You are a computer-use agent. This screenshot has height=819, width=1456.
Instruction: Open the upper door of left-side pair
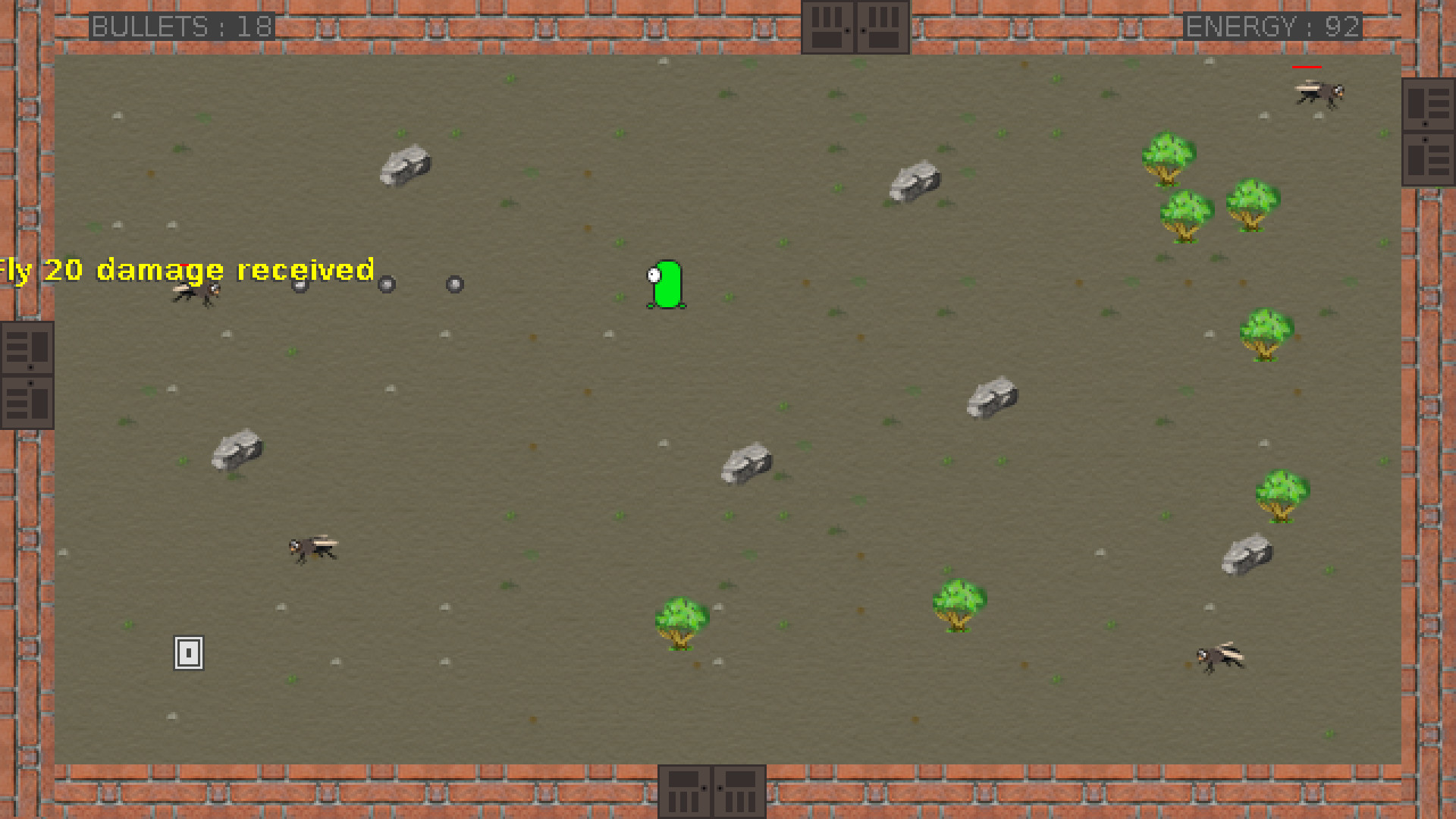27,347
